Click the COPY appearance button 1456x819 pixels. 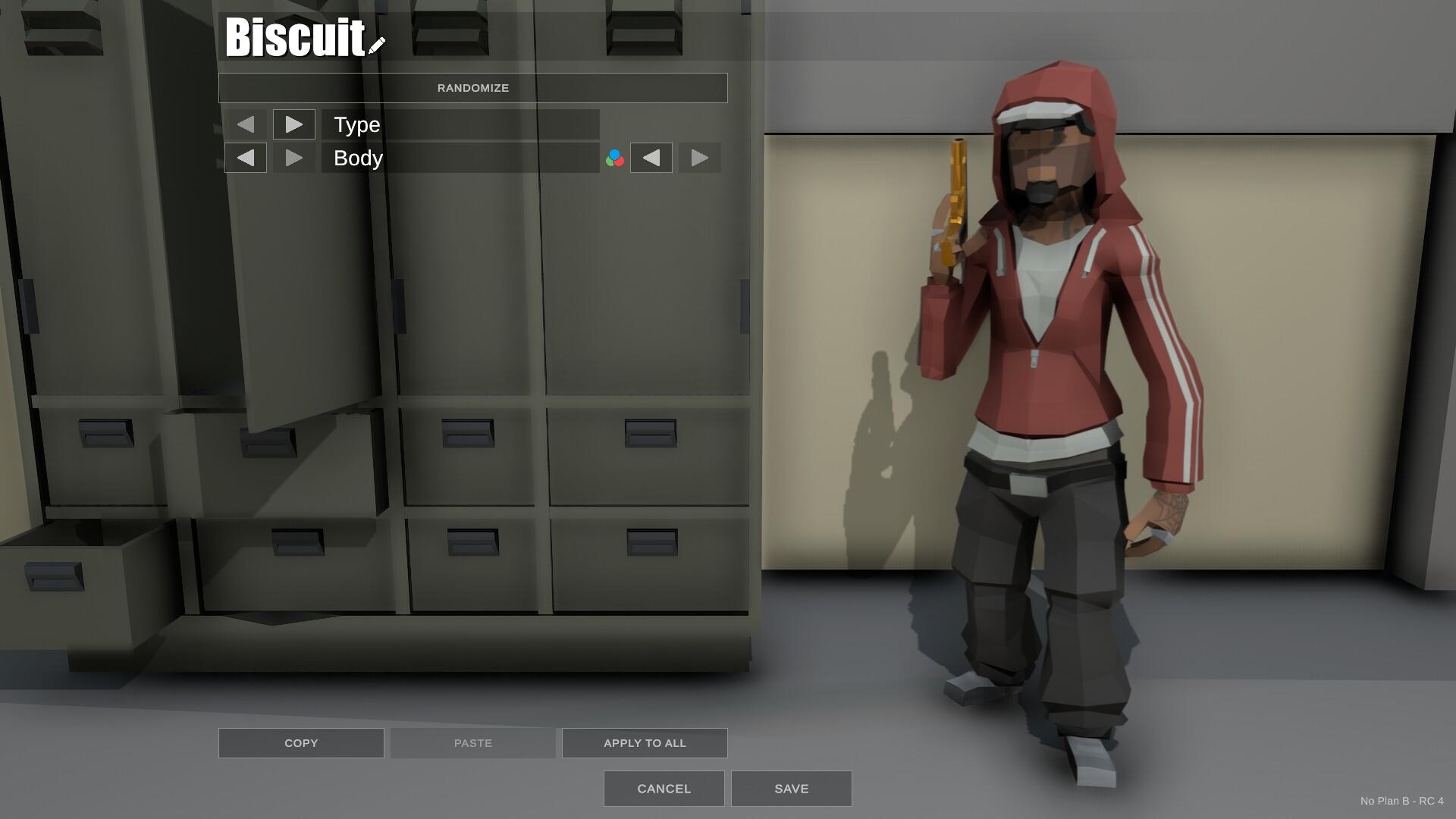pyautogui.click(x=300, y=742)
